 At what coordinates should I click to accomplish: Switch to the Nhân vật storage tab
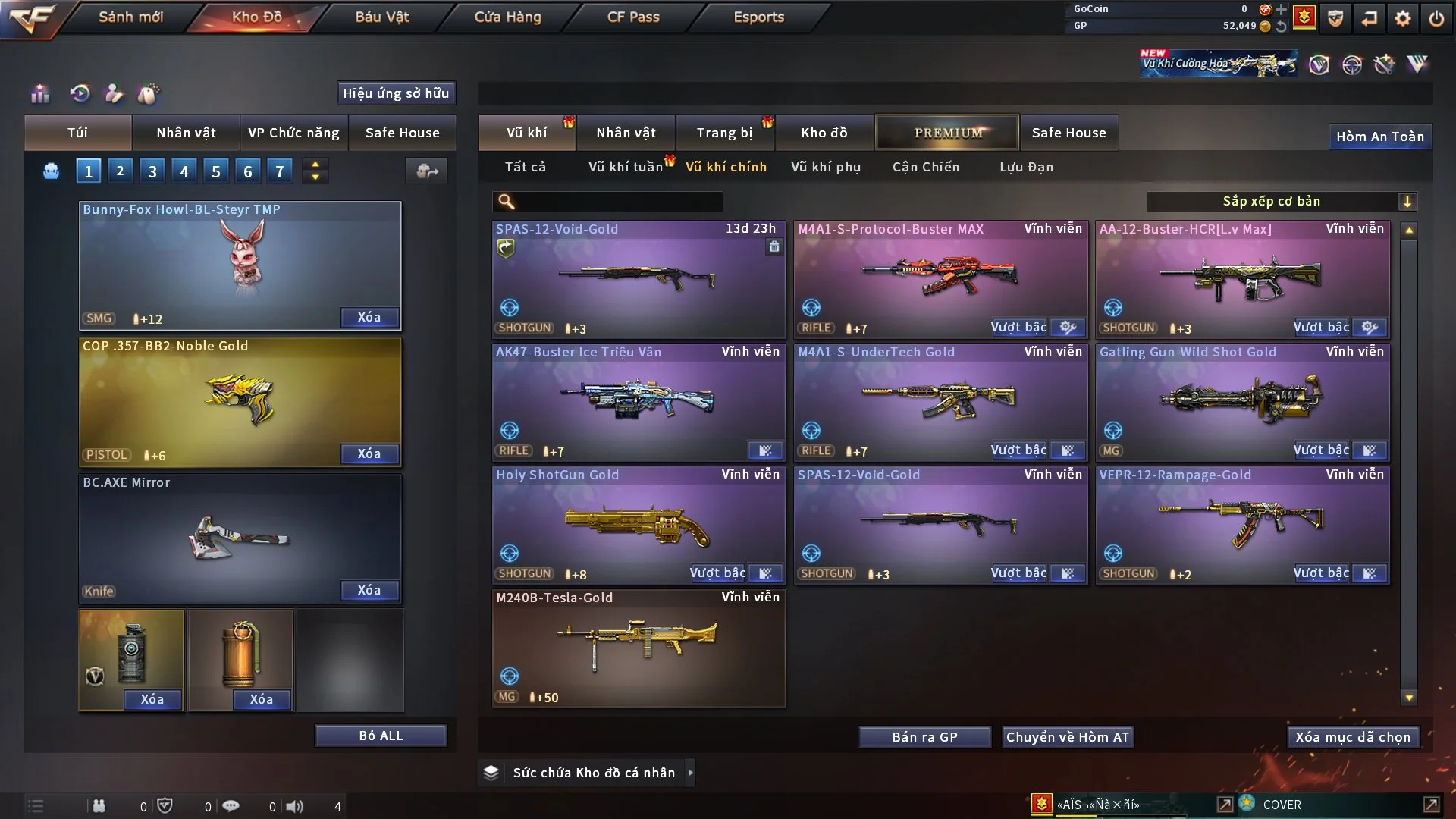[626, 133]
